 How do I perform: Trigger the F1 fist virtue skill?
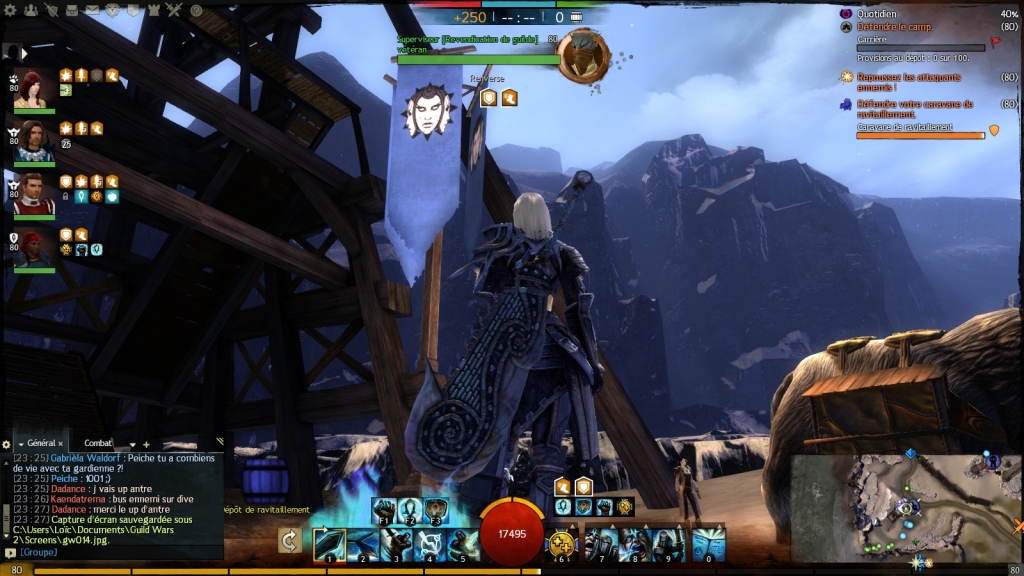[x=384, y=510]
